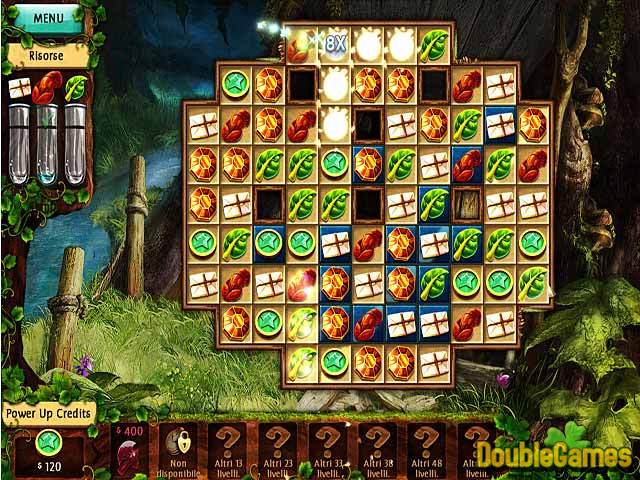The width and height of the screenshot is (640, 480).
Task: Choose the locked Altri 48 livelli slot
Action: tap(426, 448)
